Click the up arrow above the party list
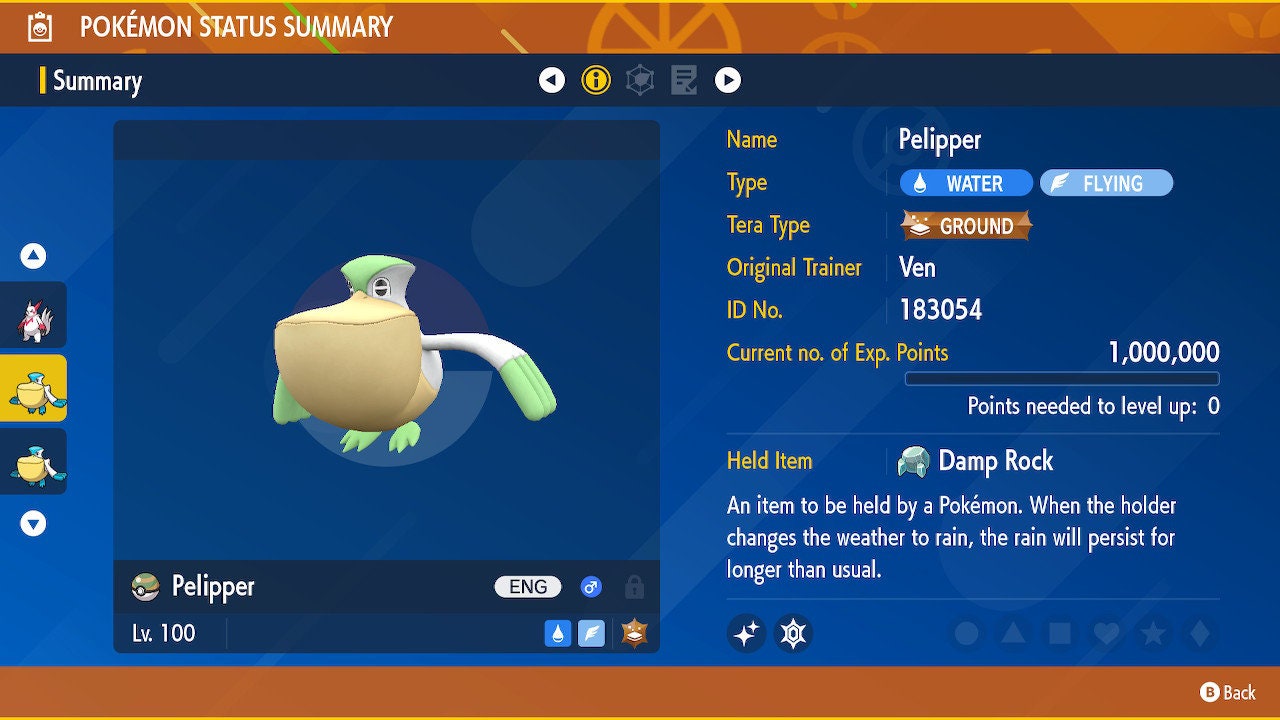 click(x=33, y=256)
